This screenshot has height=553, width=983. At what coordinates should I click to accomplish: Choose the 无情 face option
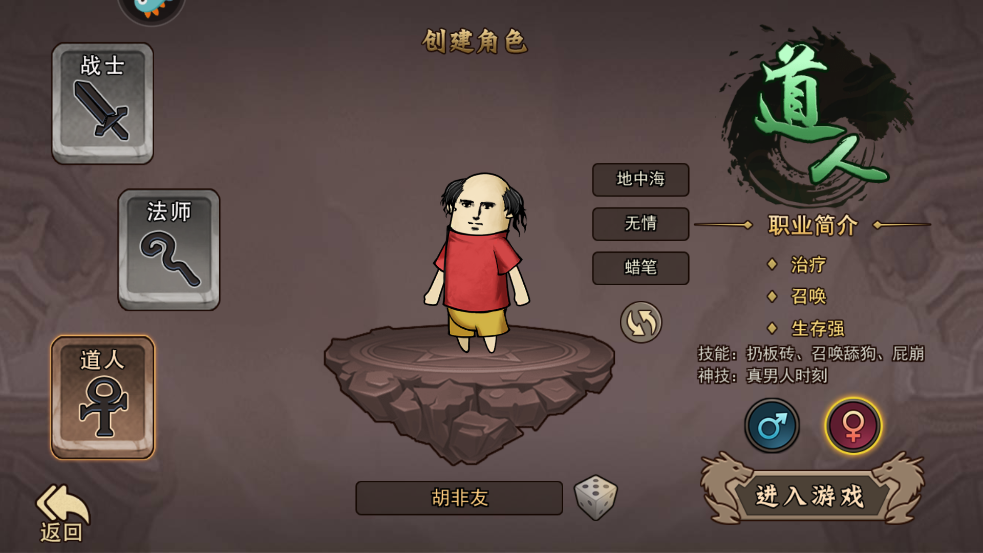tap(640, 224)
